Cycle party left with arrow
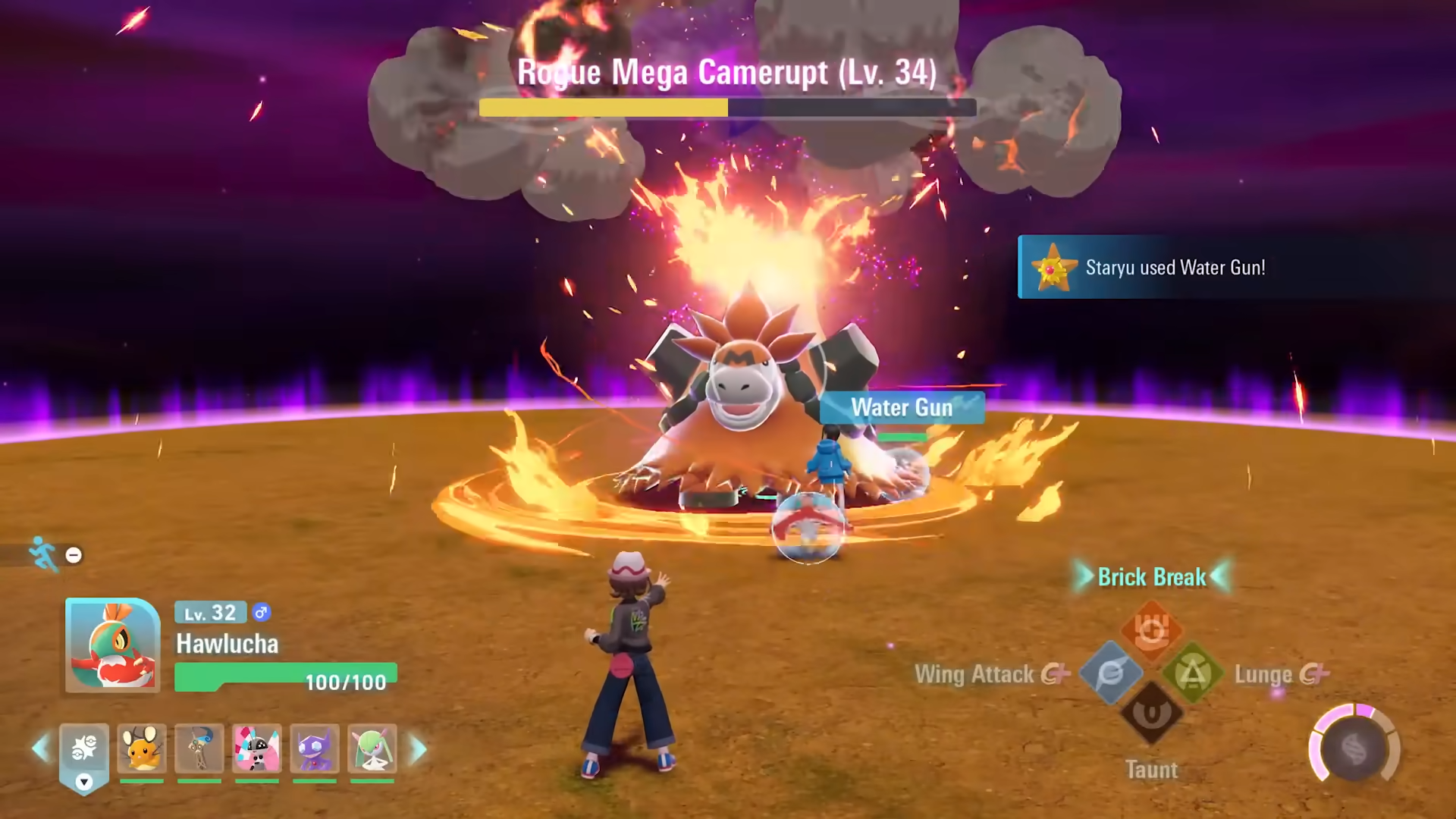The width and height of the screenshot is (1456, 819). (x=40, y=749)
